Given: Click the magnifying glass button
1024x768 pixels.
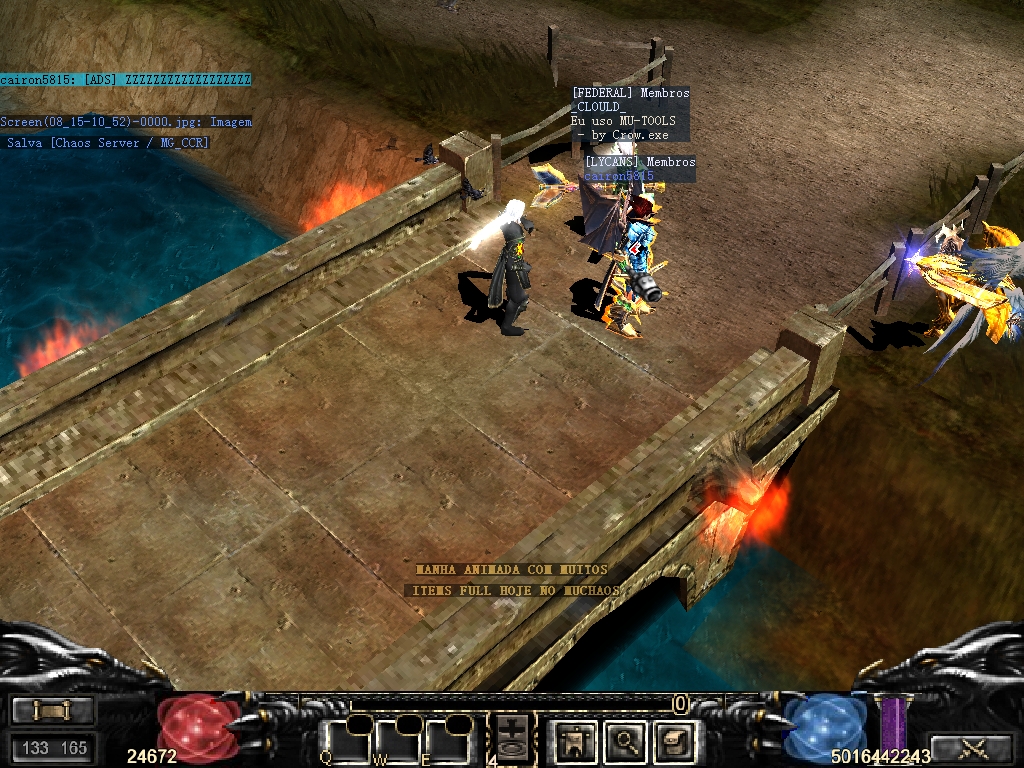Looking at the screenshot, I should tap(627, 741).
